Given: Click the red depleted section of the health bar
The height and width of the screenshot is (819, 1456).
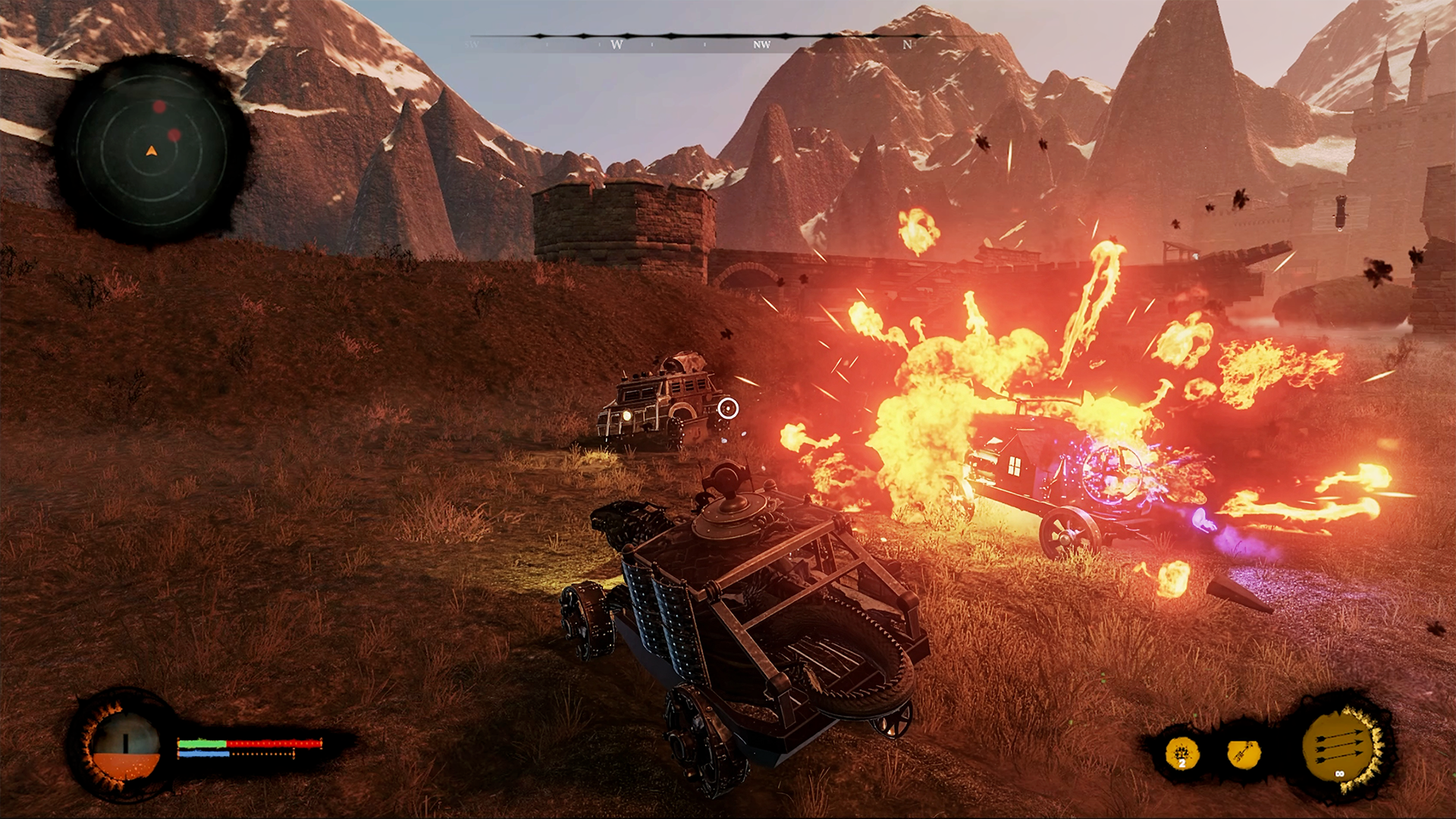Looking at the screenshot, I should click(x=273, y=743).
